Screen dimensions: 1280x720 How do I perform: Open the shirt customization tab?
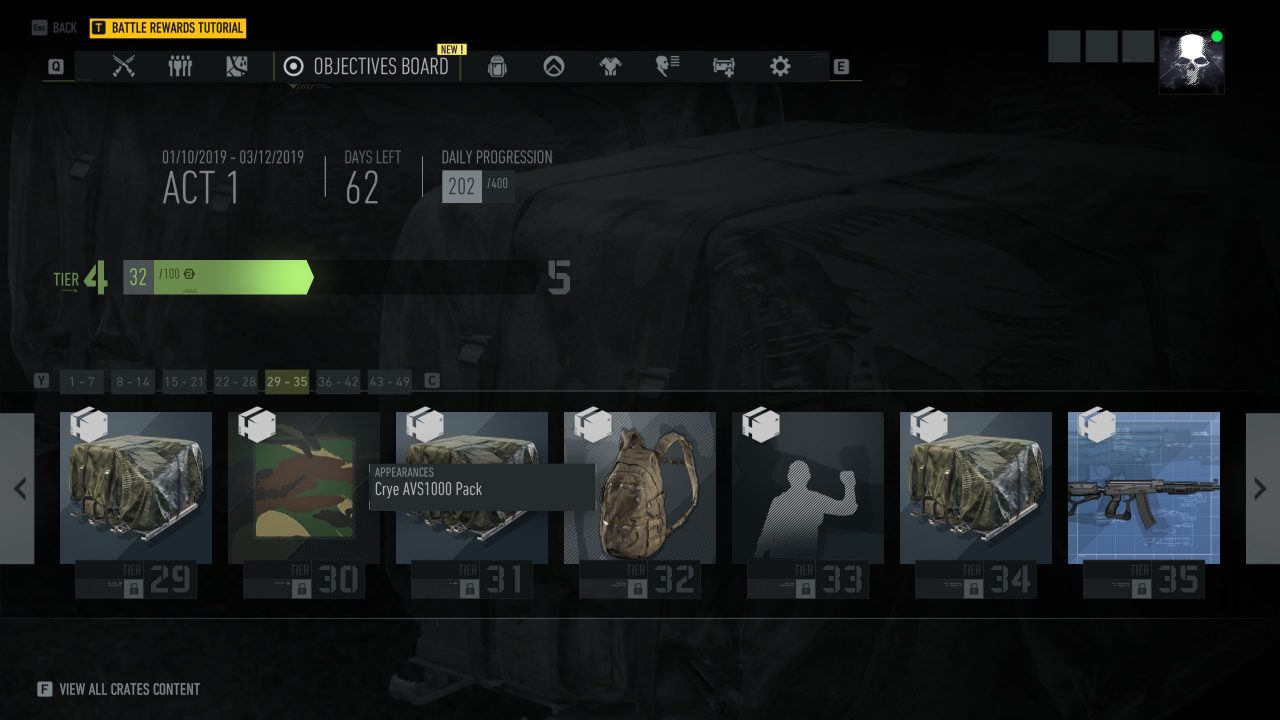[x=610, y=66]
